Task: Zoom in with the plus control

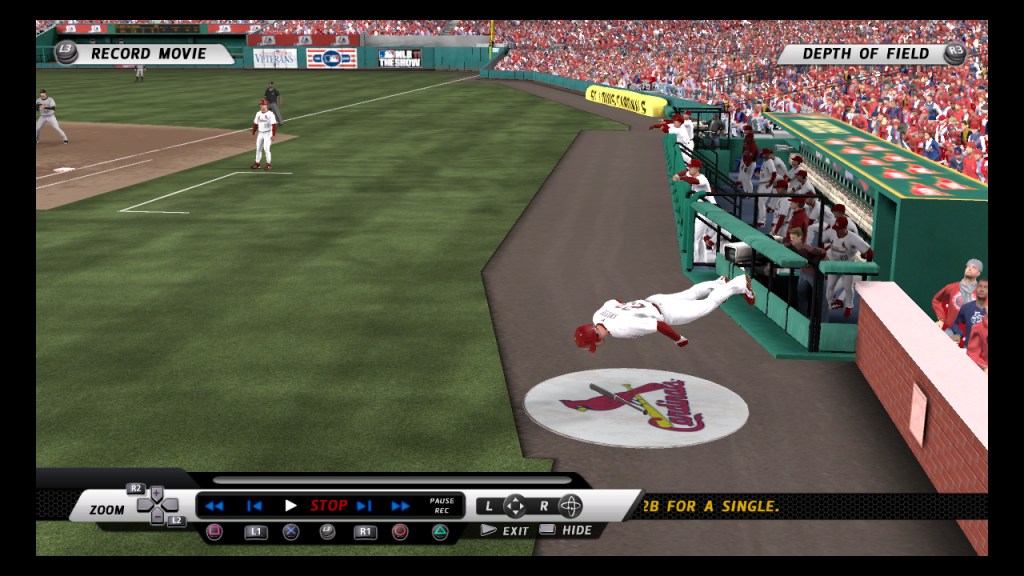Action: (x=157, y=493)
